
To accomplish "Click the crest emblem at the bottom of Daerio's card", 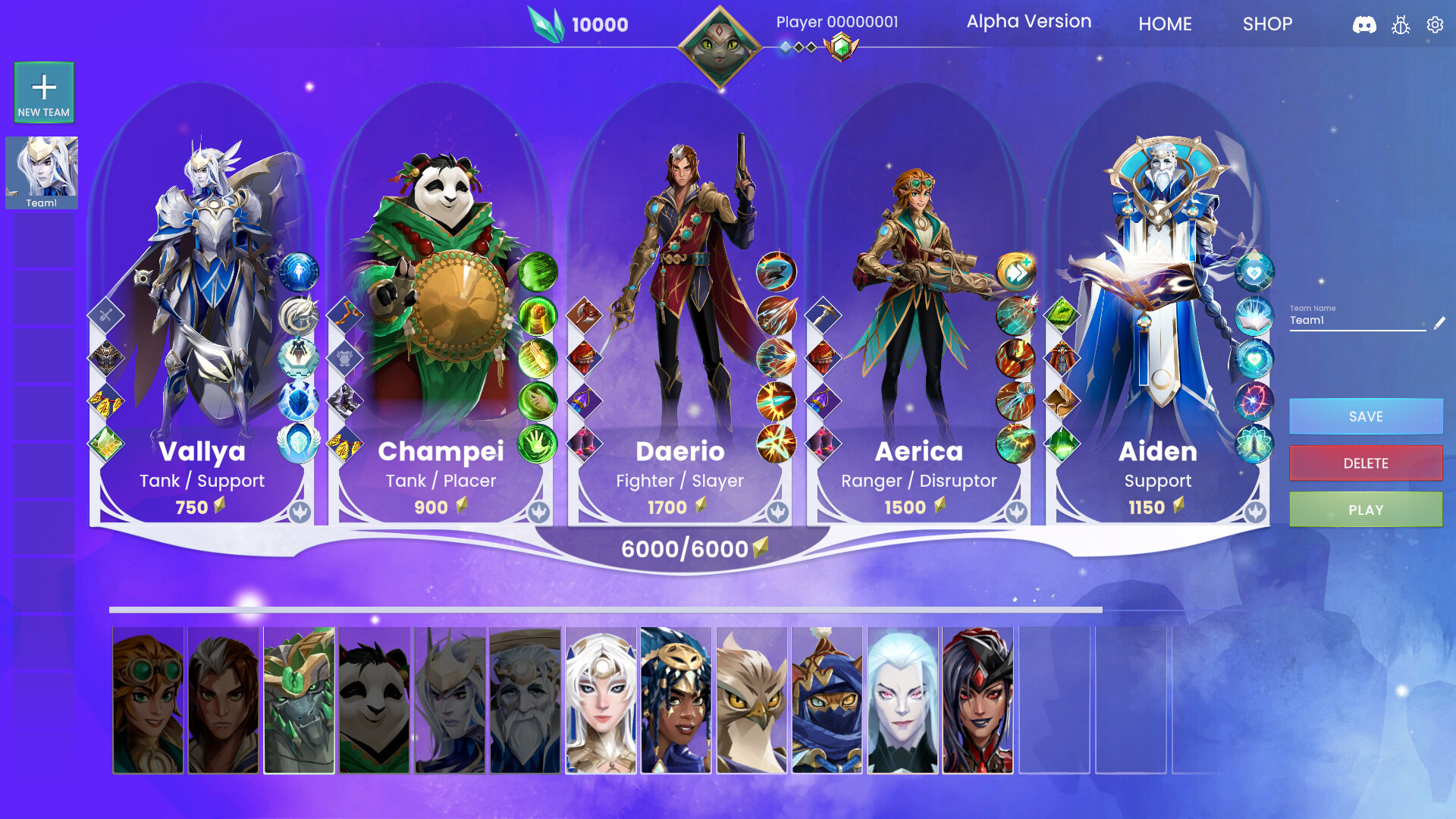I will 779,513.
